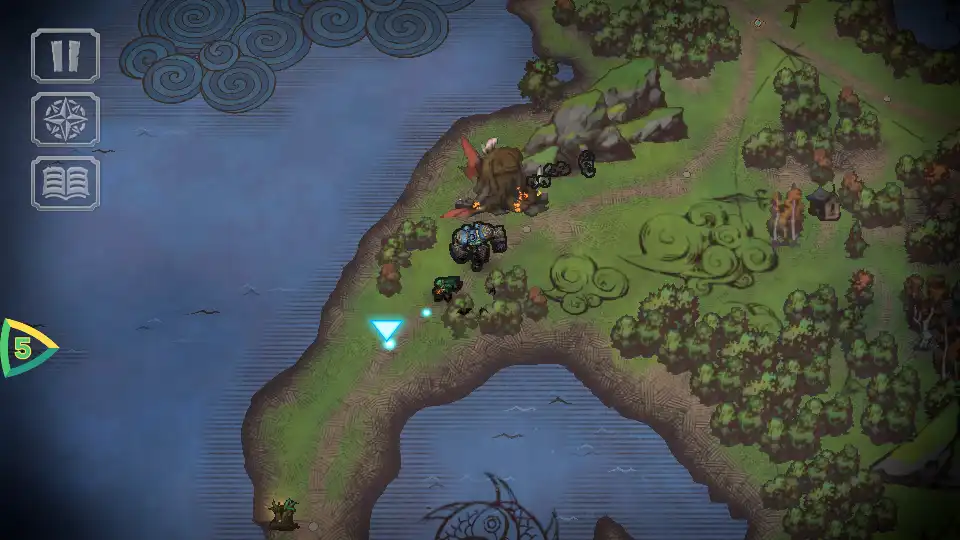
Task: Pause the game with the pause button
Action: coord(66,55)
